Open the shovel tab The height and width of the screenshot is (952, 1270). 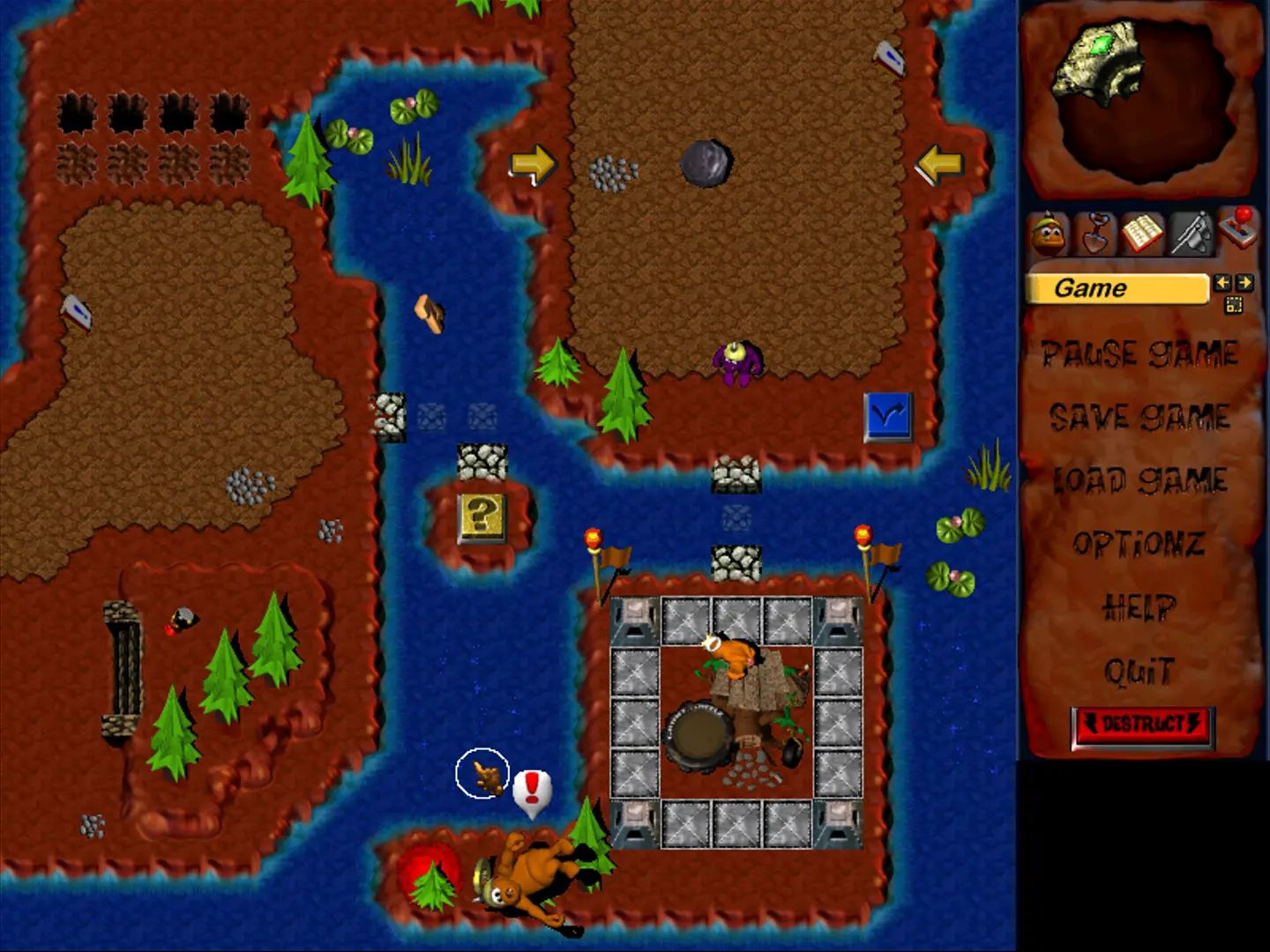(1096, 234)
